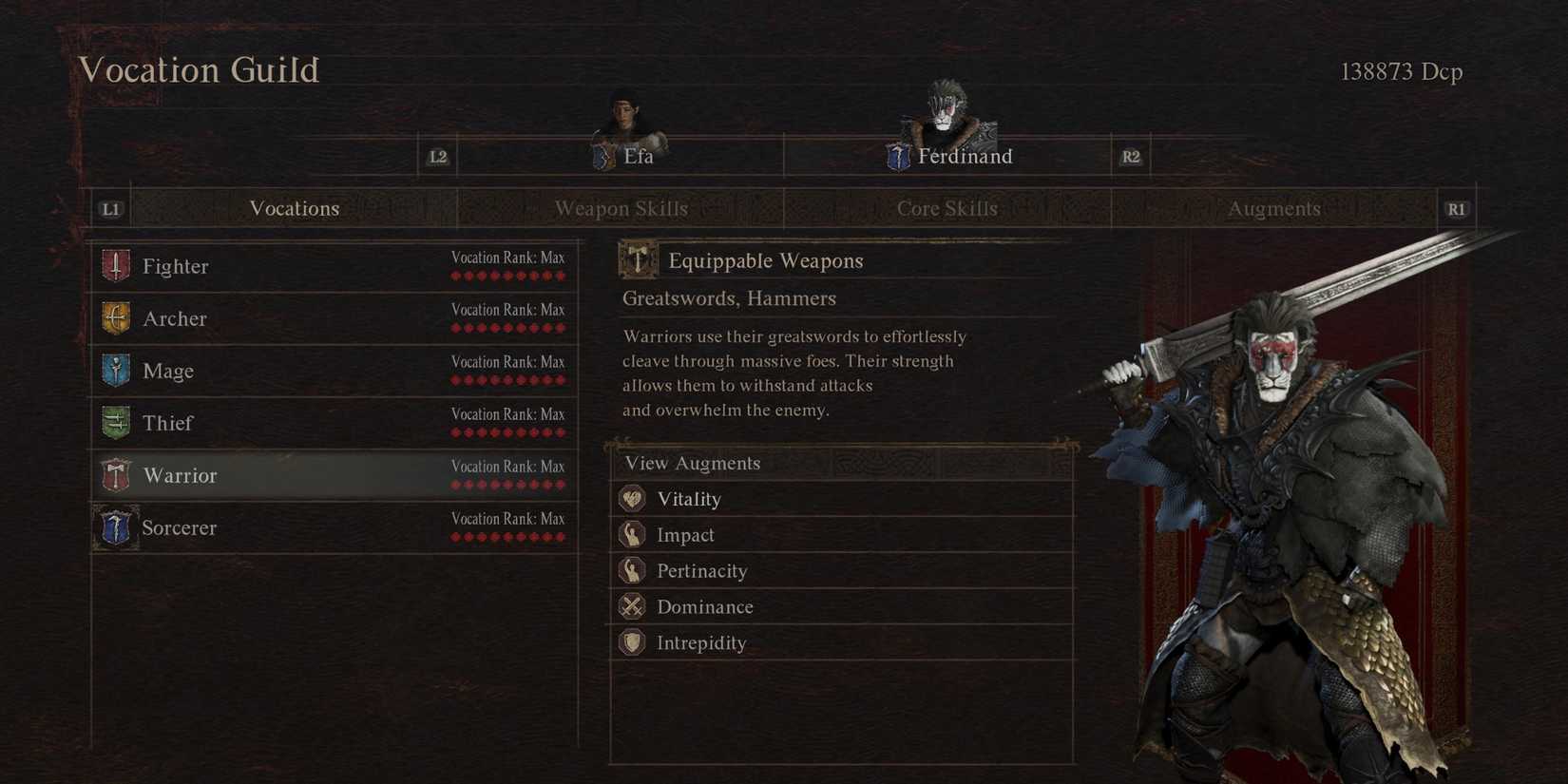Viewport: 1568px width, 784px height.
Task: Switch to the Core Skills tab
Action: click(947, 208)
